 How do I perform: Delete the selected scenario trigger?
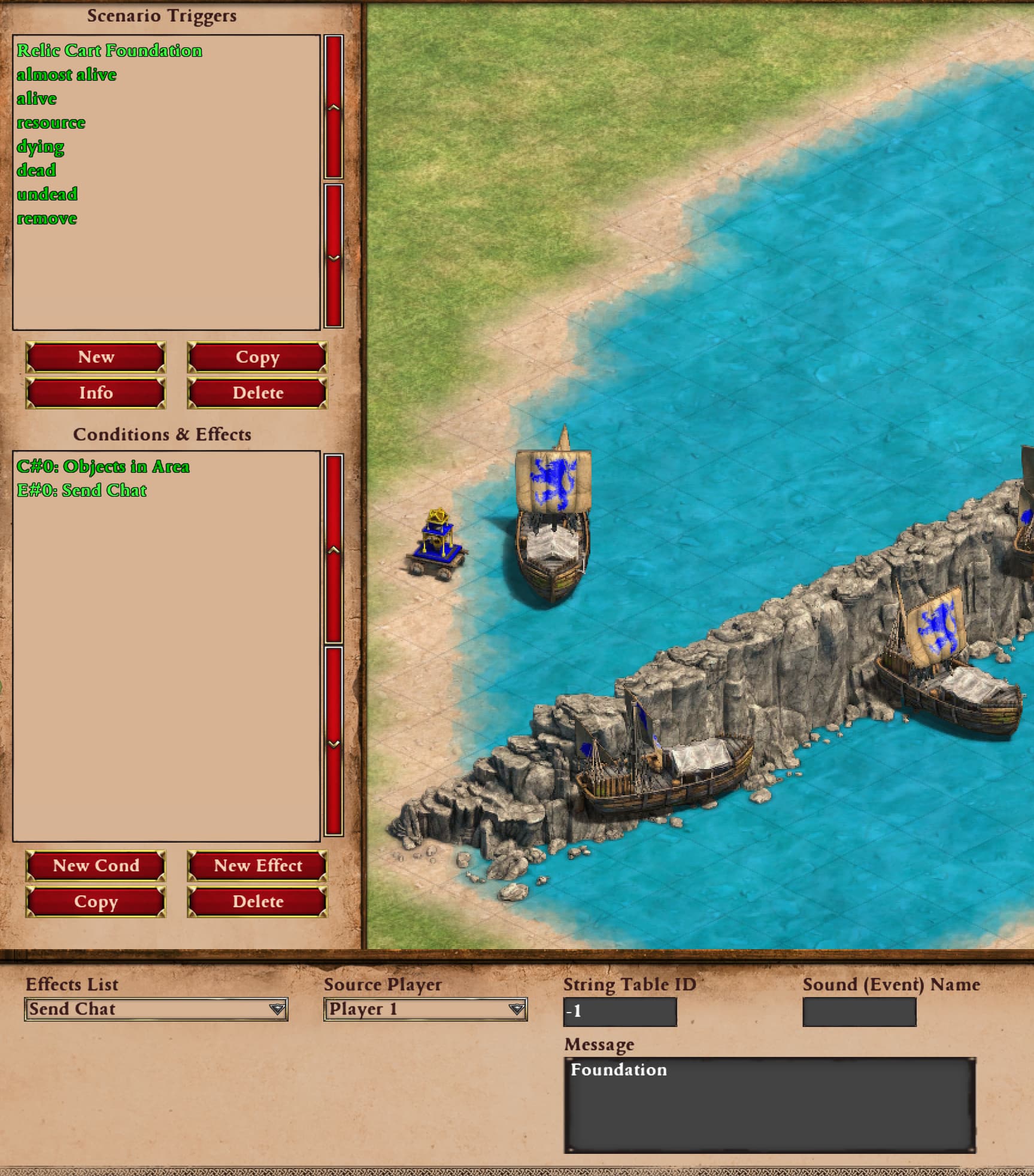tap(257, 393)
